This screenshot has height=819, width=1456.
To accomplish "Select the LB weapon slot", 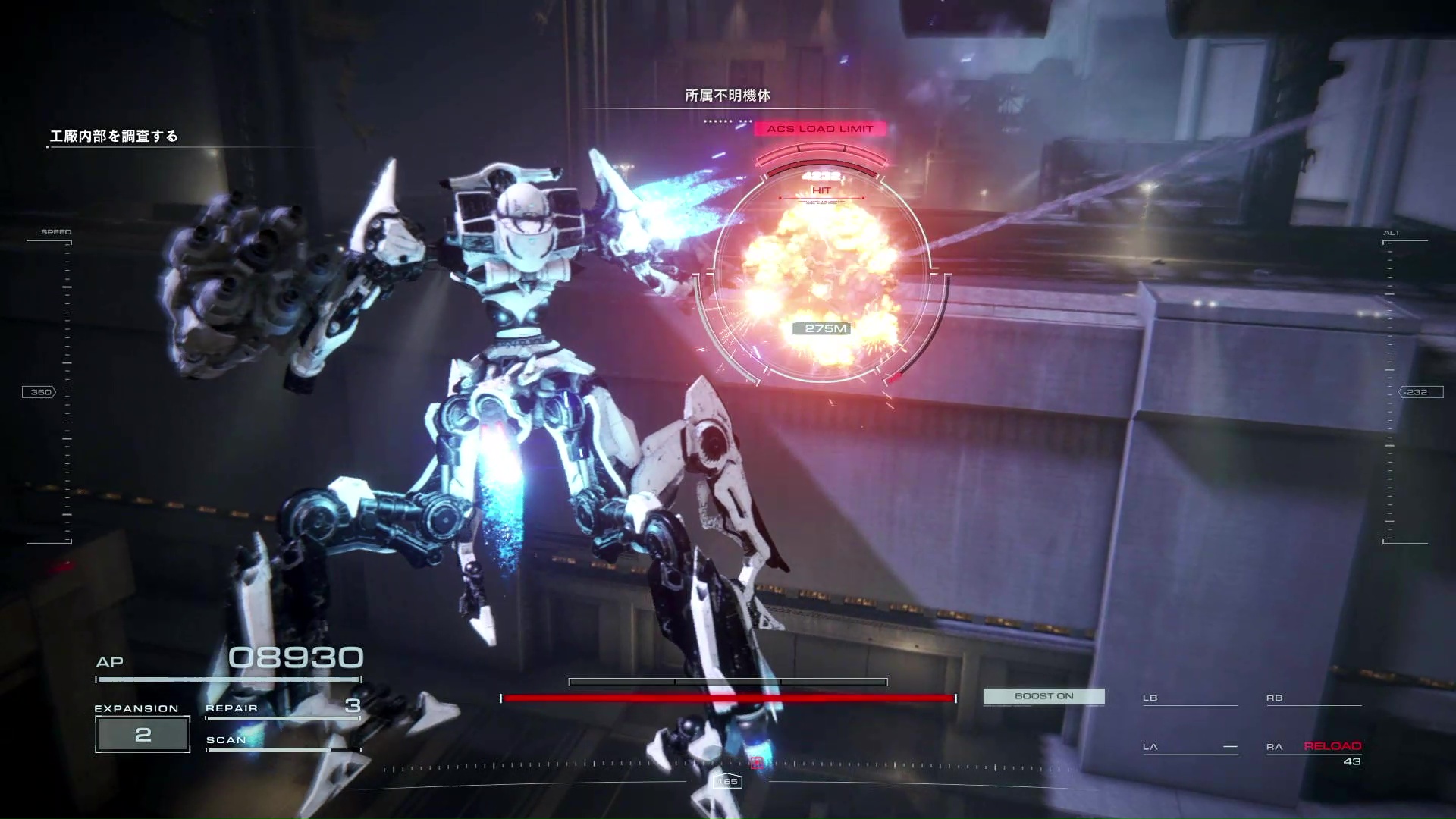I will point(1189,698).
